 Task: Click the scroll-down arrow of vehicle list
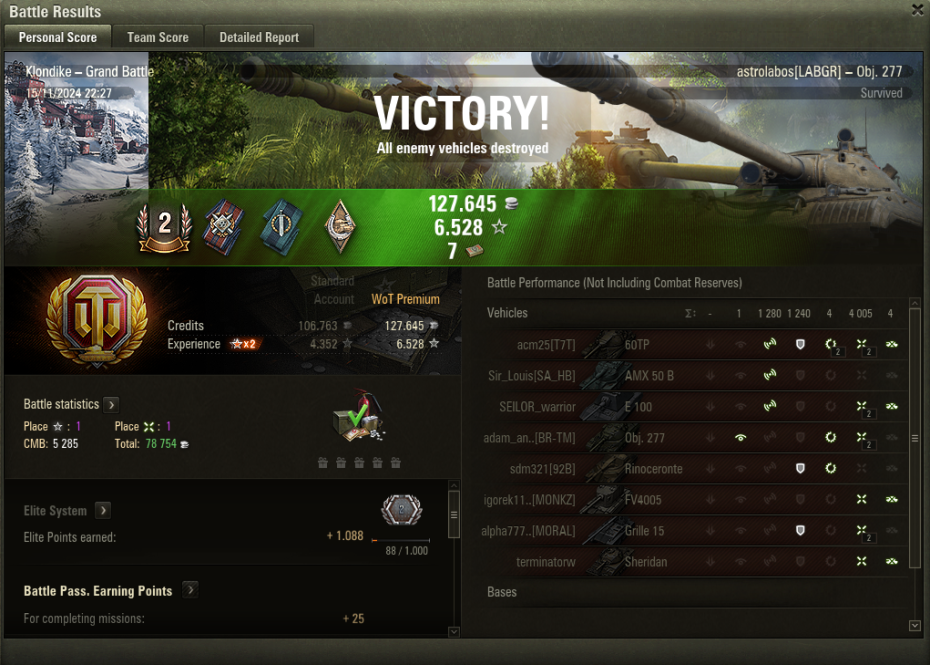pos(914,625)
